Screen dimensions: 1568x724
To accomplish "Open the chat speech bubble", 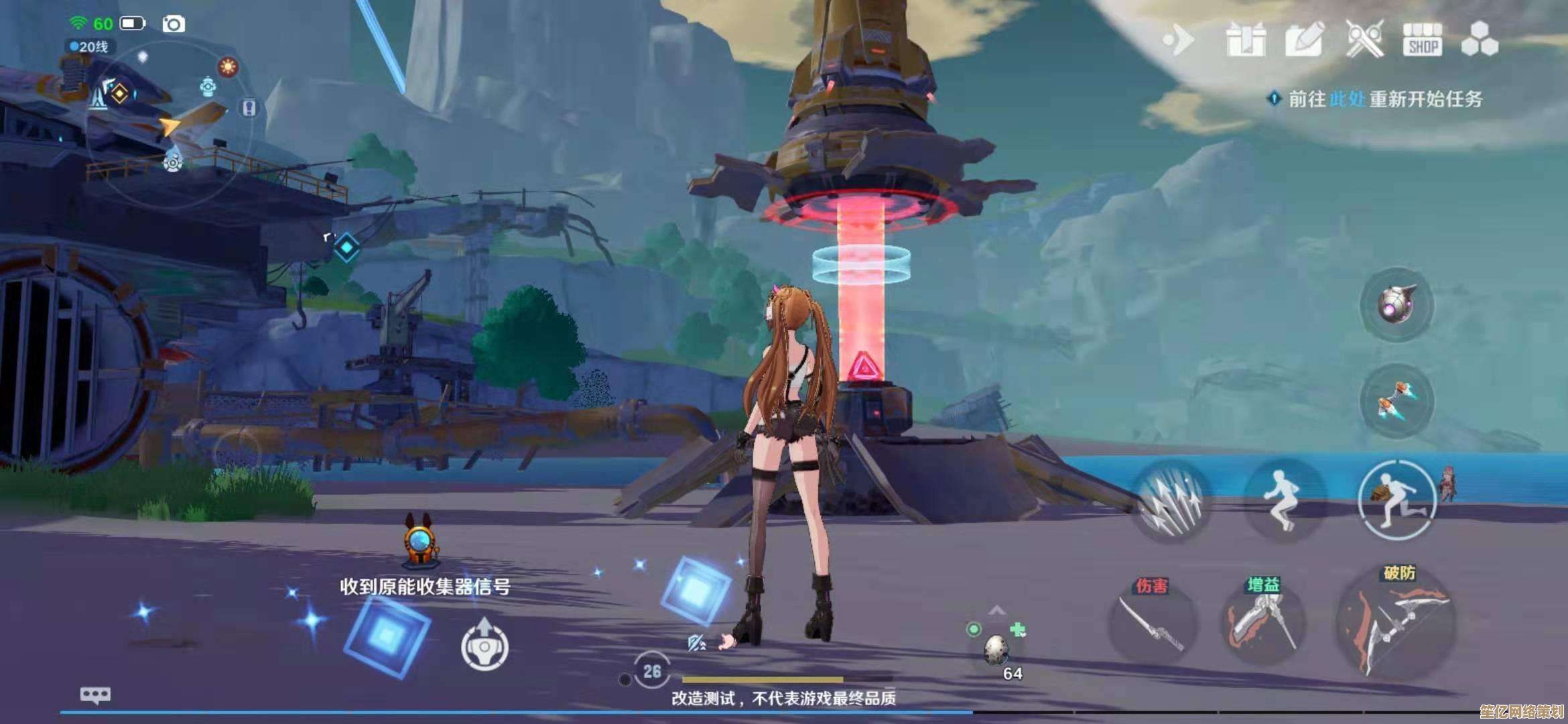I will 95,695.
